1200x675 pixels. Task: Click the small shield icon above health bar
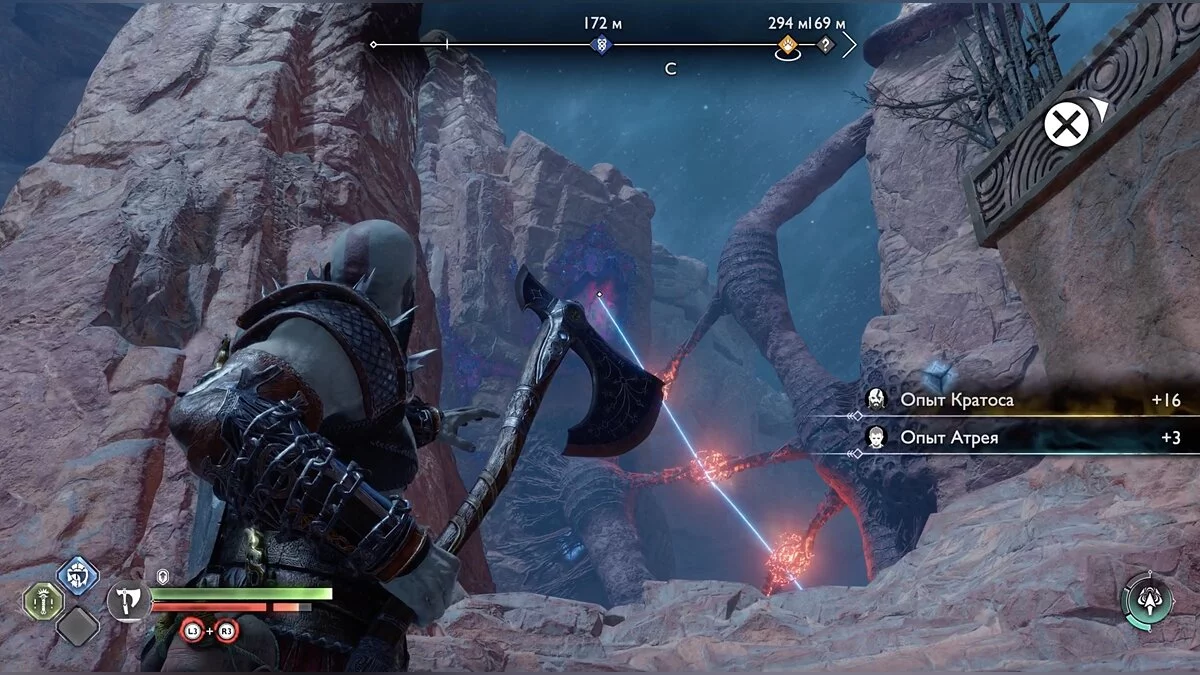point(163,577)
